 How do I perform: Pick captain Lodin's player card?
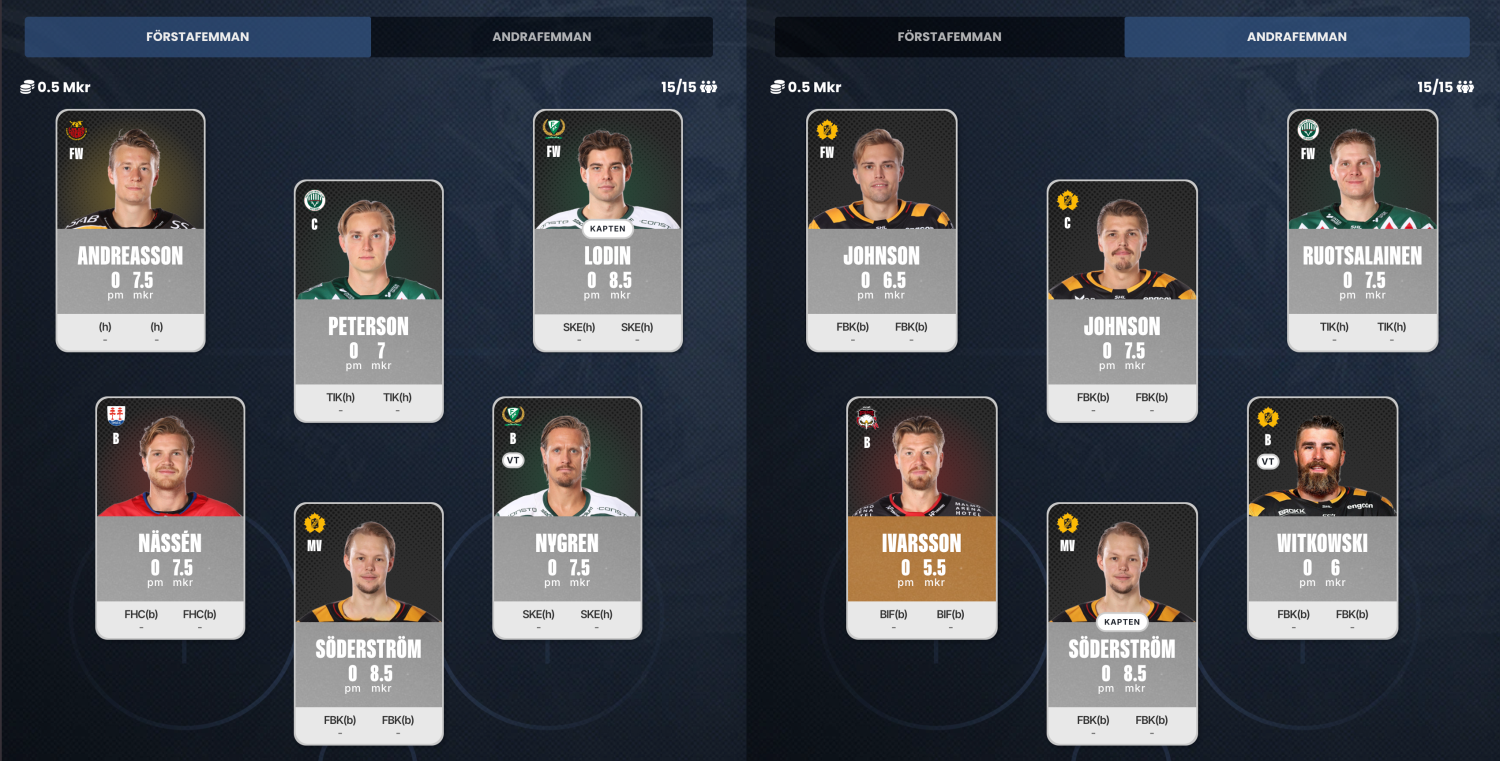607,230
